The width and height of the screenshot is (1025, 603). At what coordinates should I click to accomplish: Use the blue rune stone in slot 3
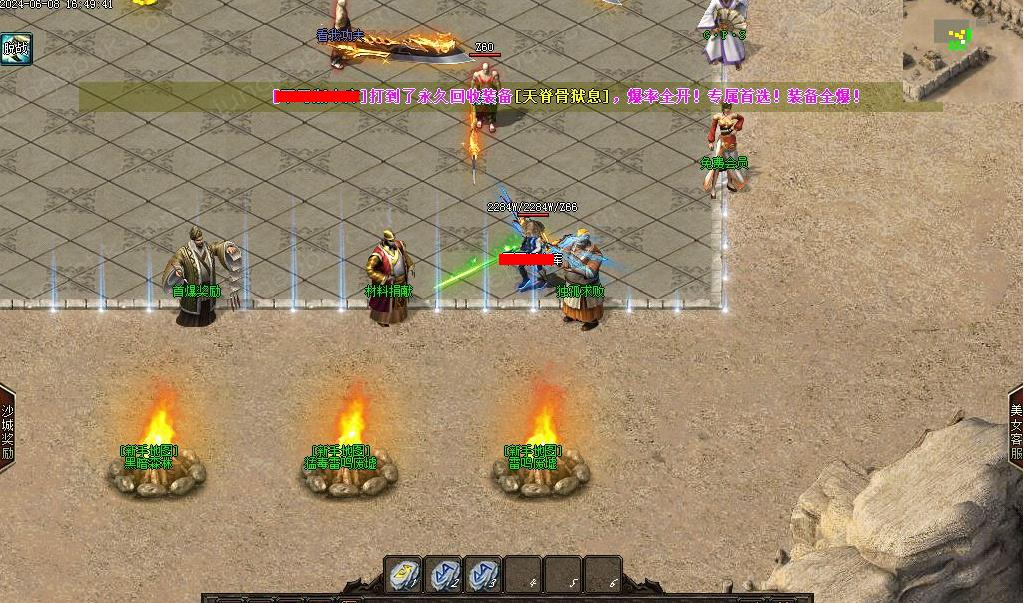pyautogui.click(x=483, y=574)
